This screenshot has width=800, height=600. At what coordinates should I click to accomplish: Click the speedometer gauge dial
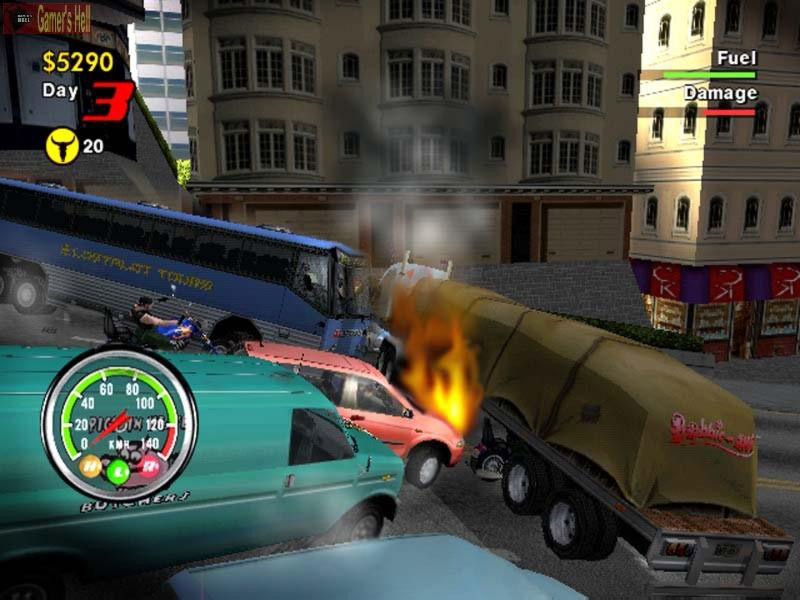click(118, 422)
